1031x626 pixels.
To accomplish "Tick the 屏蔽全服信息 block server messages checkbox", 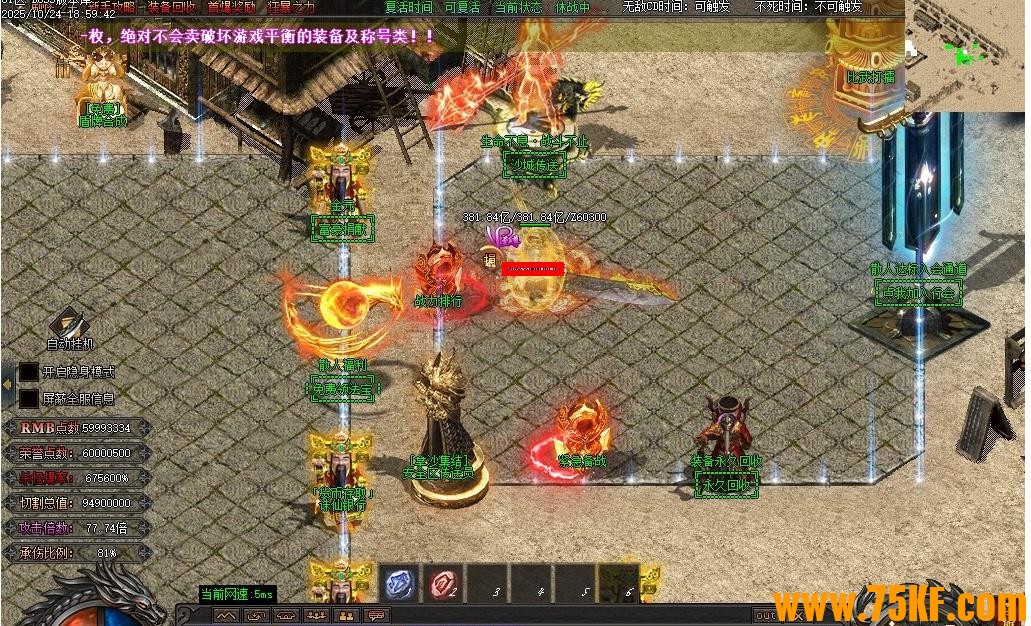I will click(29, 398).
